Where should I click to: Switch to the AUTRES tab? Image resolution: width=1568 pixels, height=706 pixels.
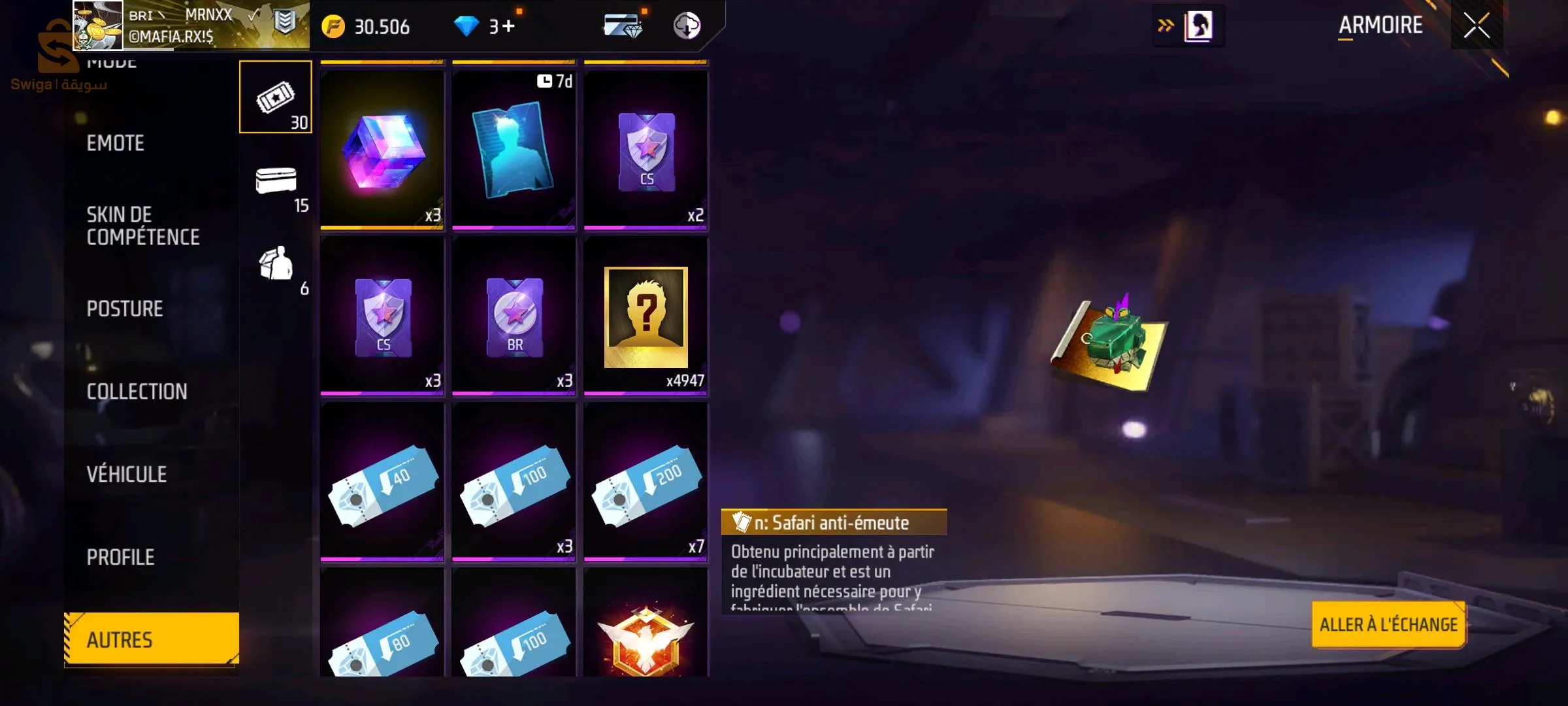150,639
